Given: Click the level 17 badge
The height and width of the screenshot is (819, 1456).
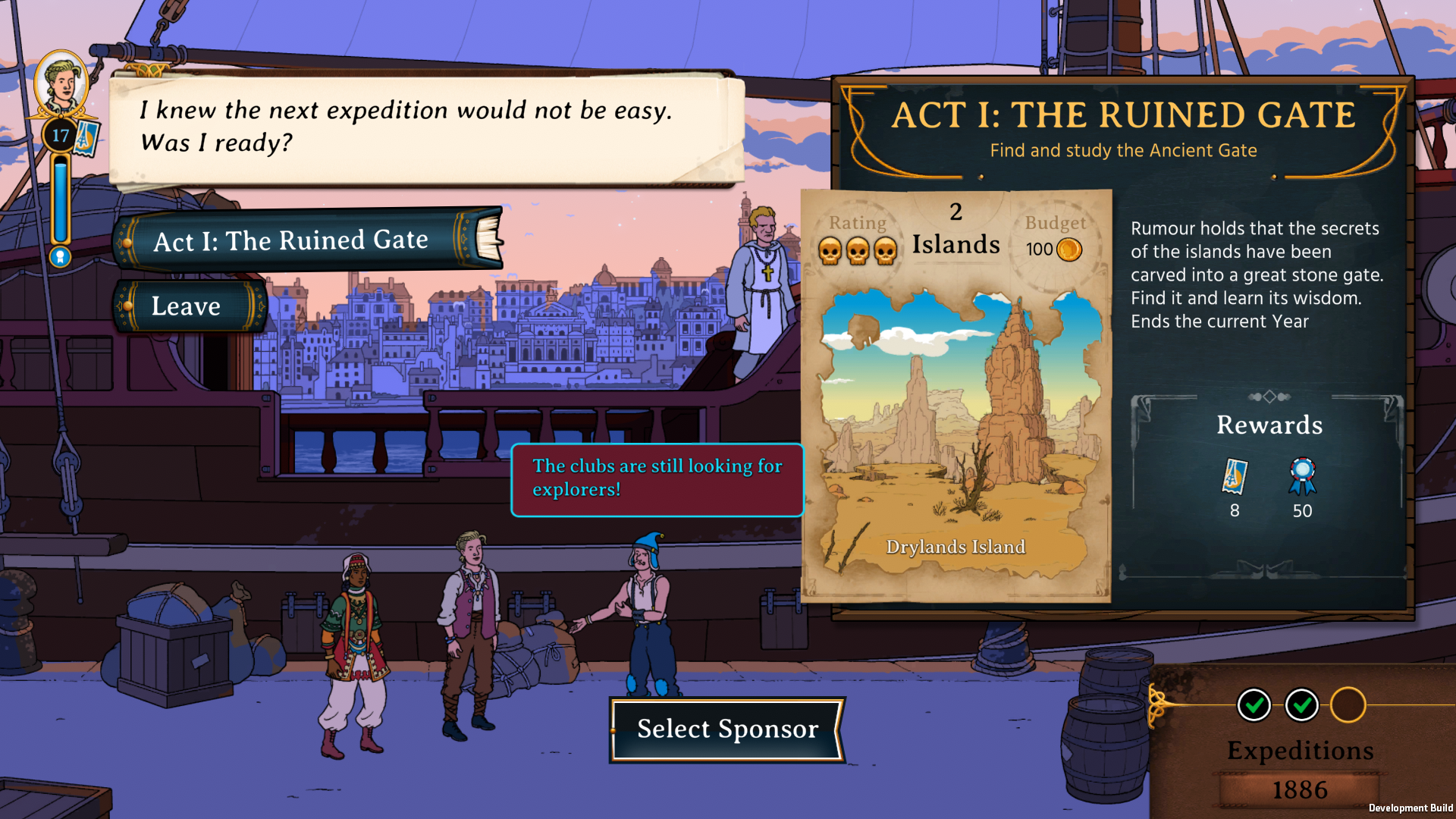Looking at the screenshot, I should tap(61, 136).
